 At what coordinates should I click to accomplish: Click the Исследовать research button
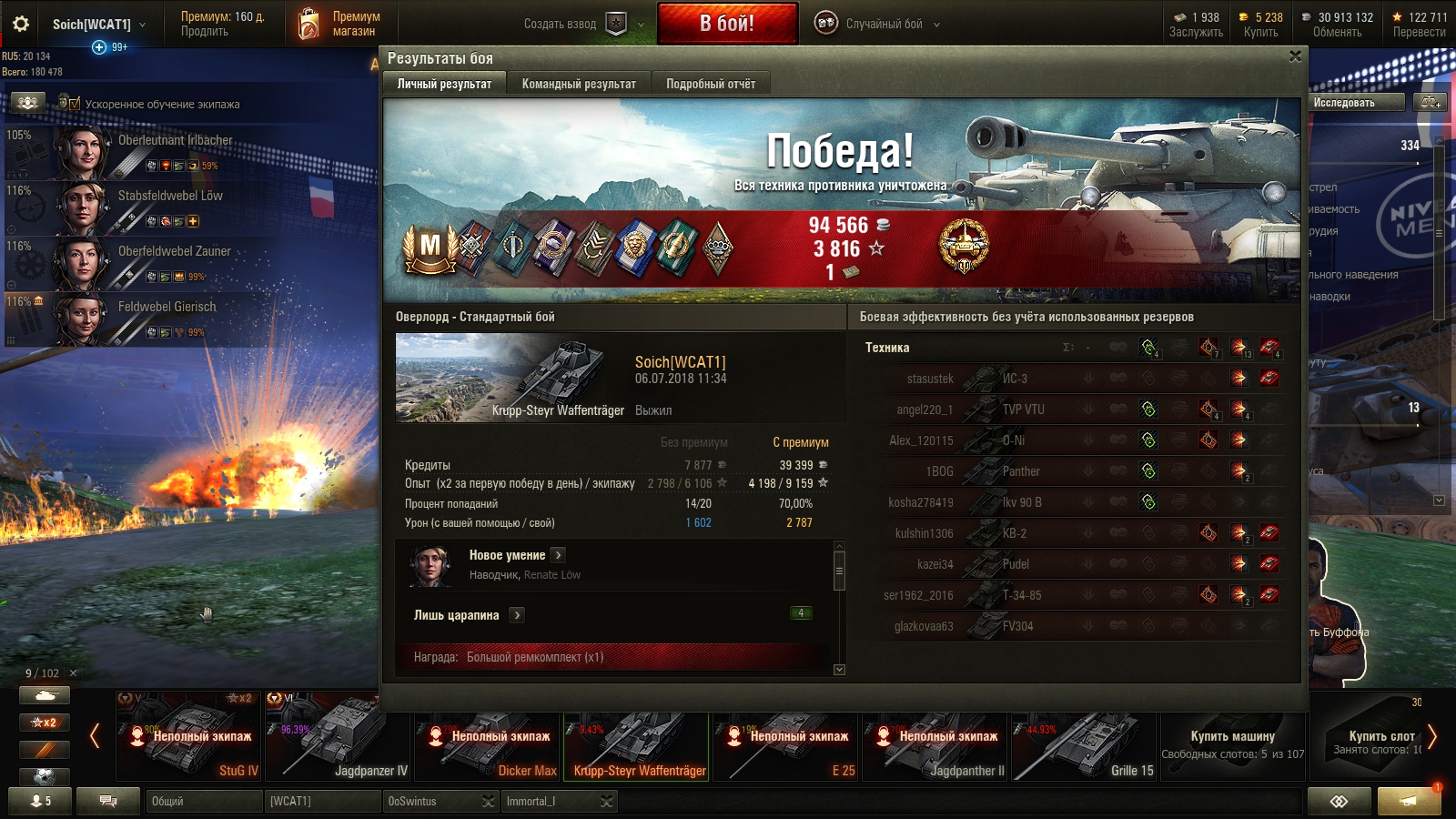1344,103
